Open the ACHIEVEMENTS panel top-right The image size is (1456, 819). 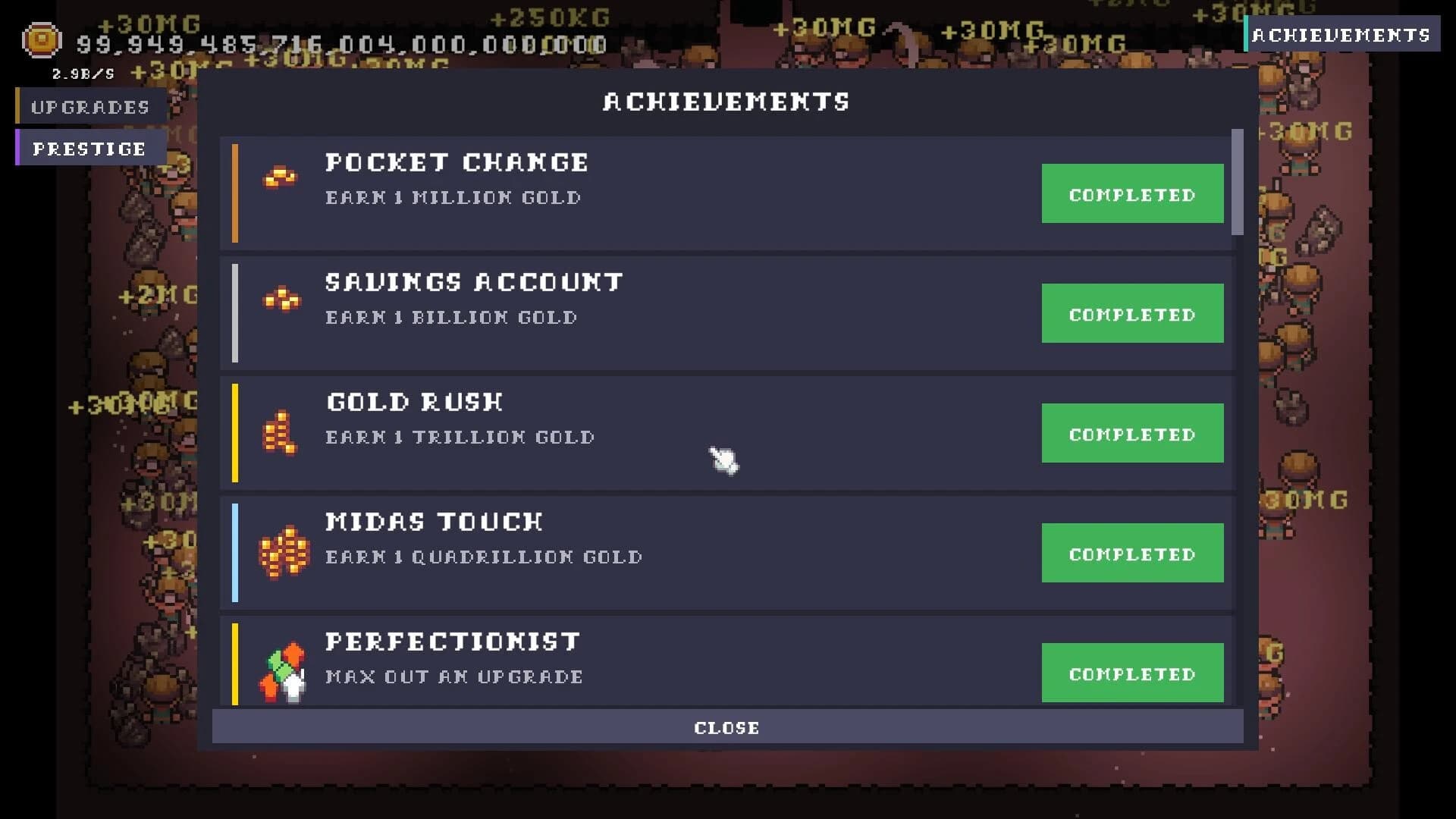point(1343,33)
